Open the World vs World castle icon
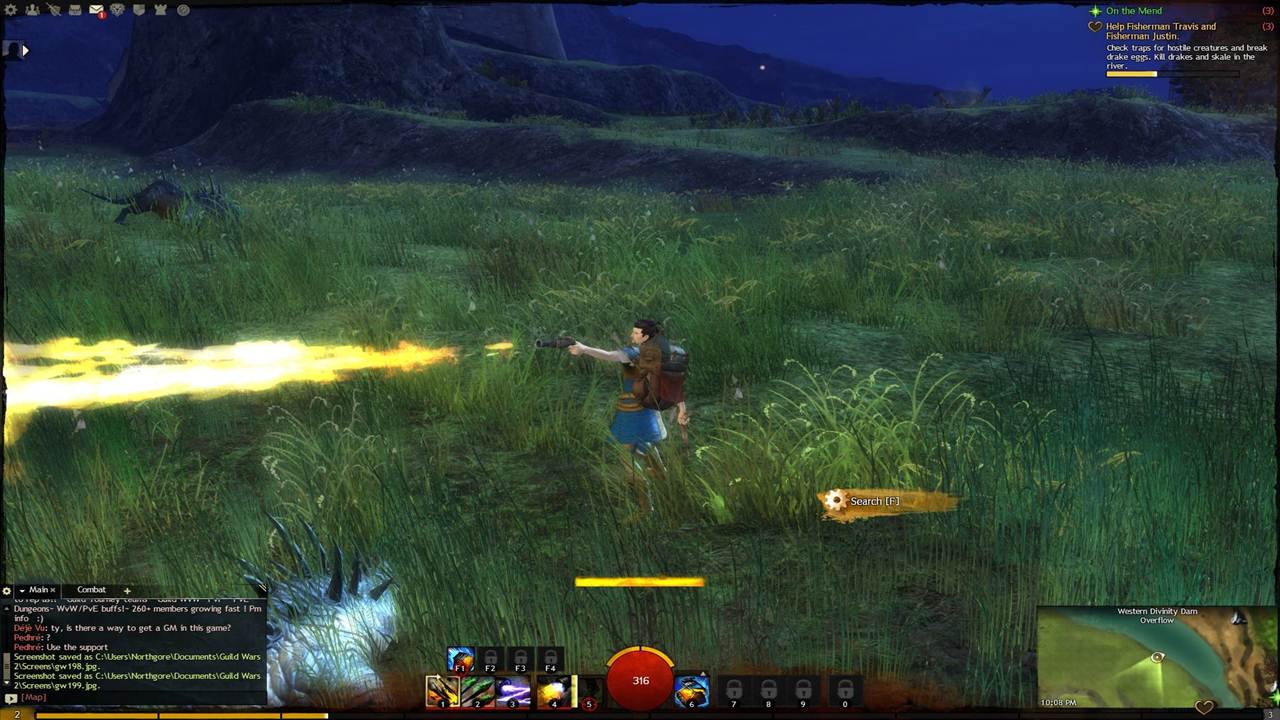Image resolution: width=1280 pixels, height=720 pixels. [x=160, y=10]
